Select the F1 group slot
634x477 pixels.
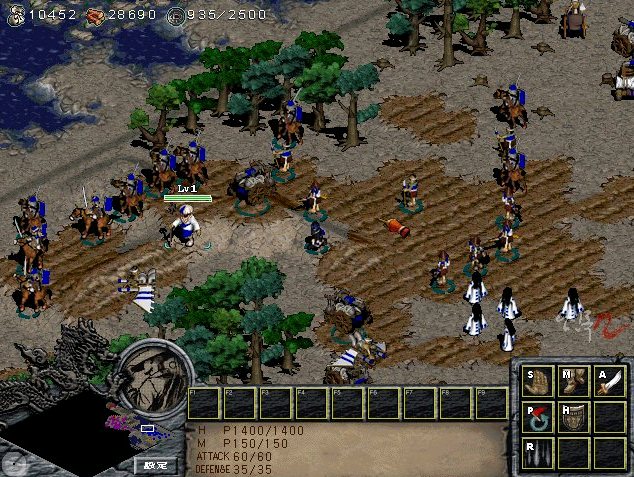pos(204,403)
